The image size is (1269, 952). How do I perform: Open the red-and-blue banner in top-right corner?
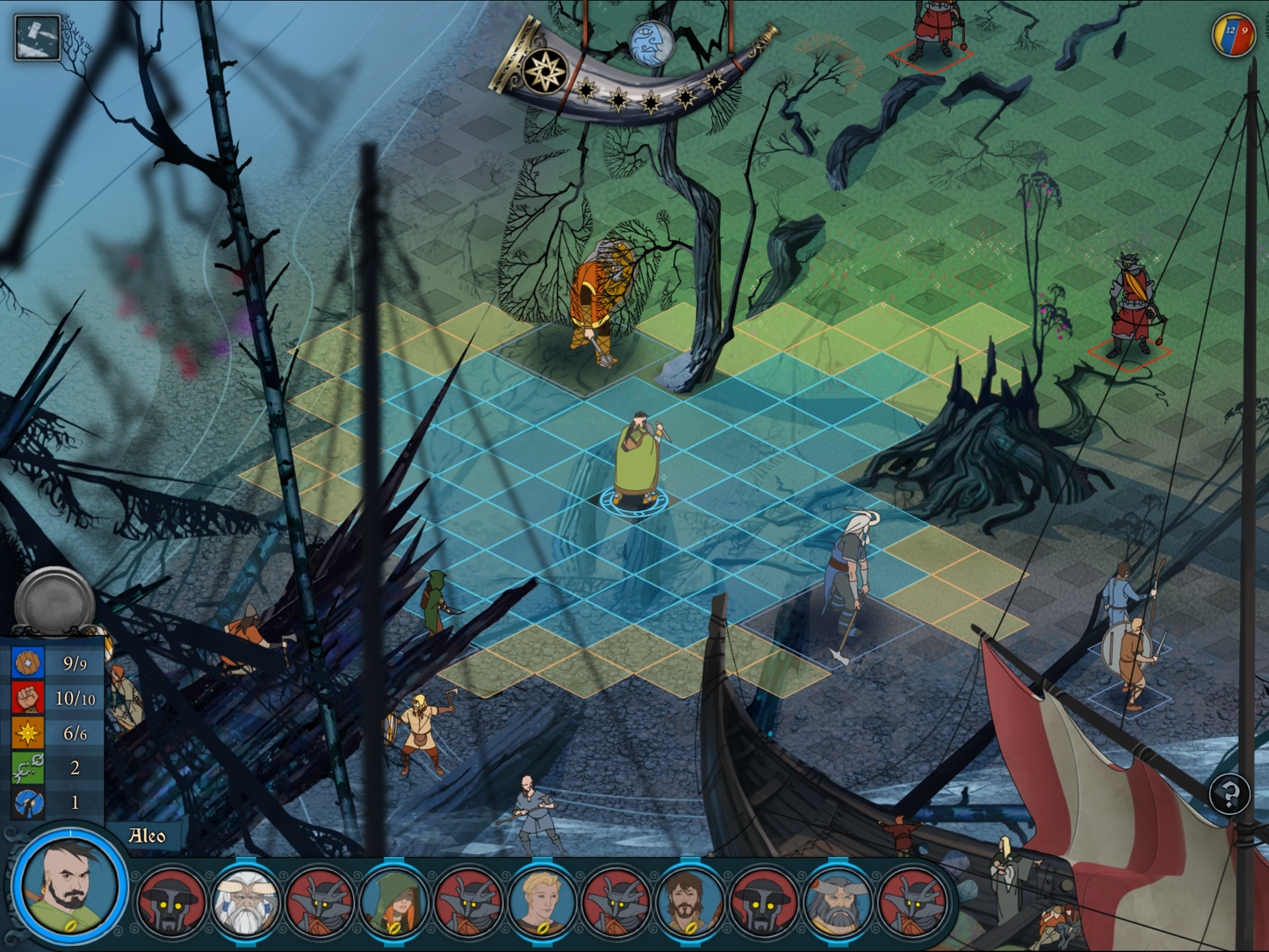[1234, 33]
